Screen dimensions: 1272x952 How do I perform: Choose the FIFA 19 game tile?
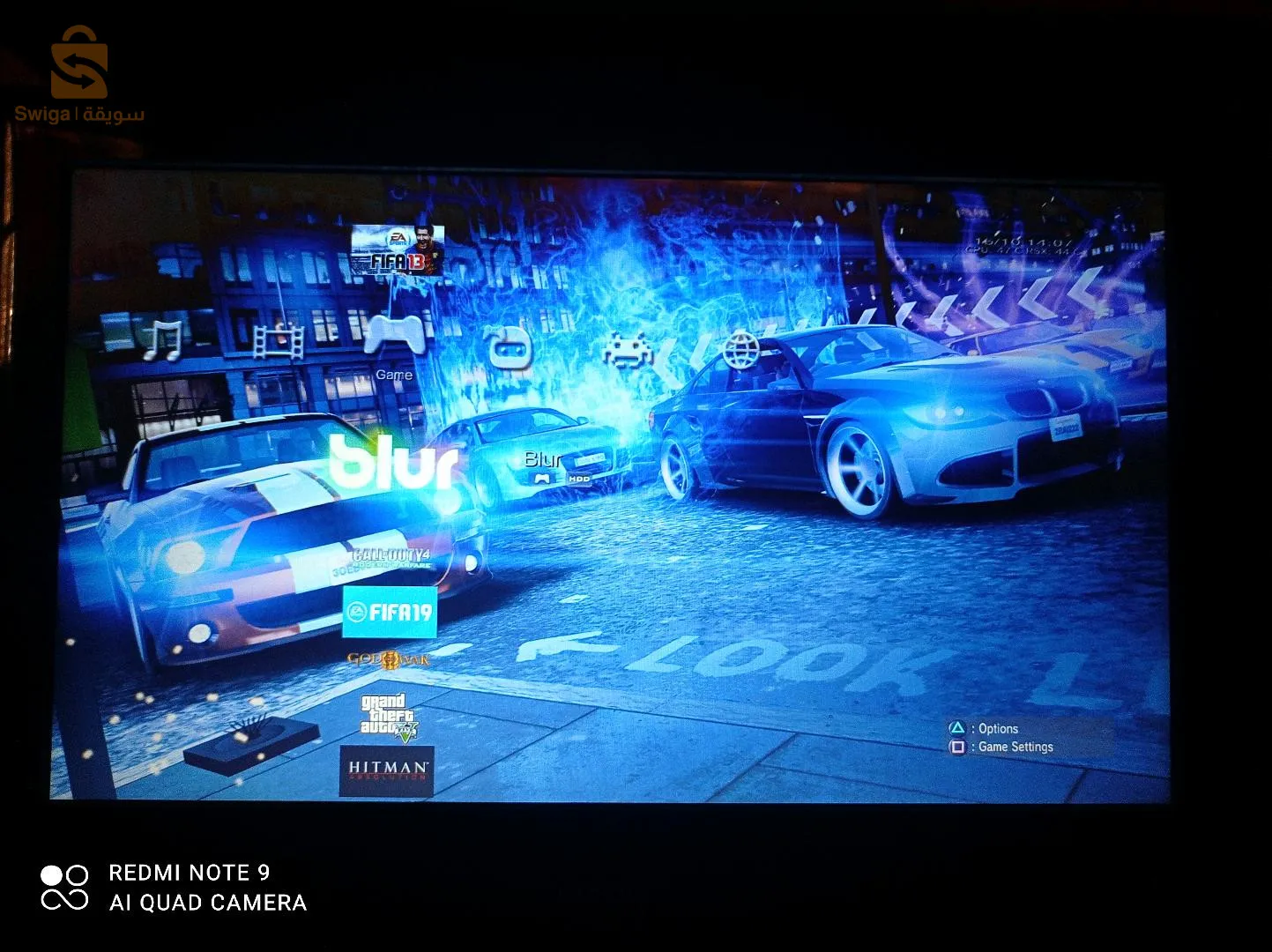point(390,612)
